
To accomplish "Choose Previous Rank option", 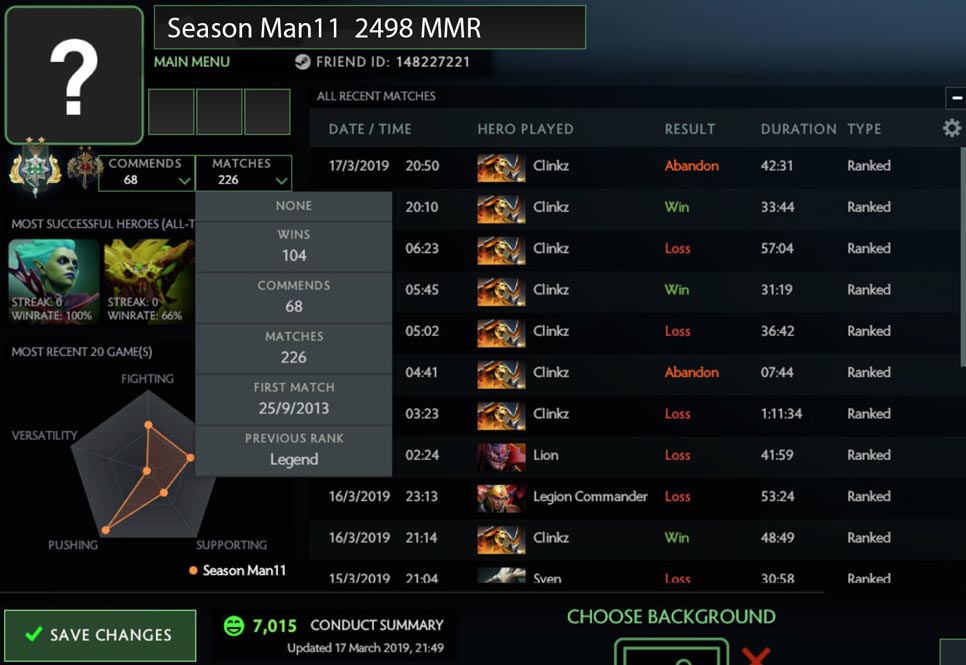I will click(x=294, y=450).
